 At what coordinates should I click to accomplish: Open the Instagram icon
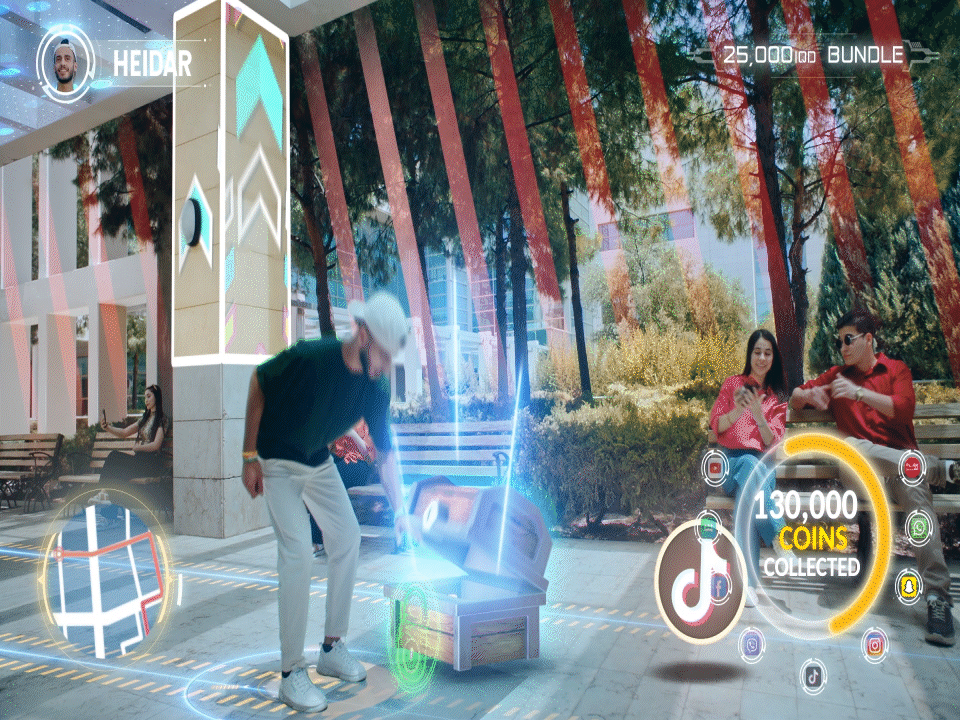875,643
